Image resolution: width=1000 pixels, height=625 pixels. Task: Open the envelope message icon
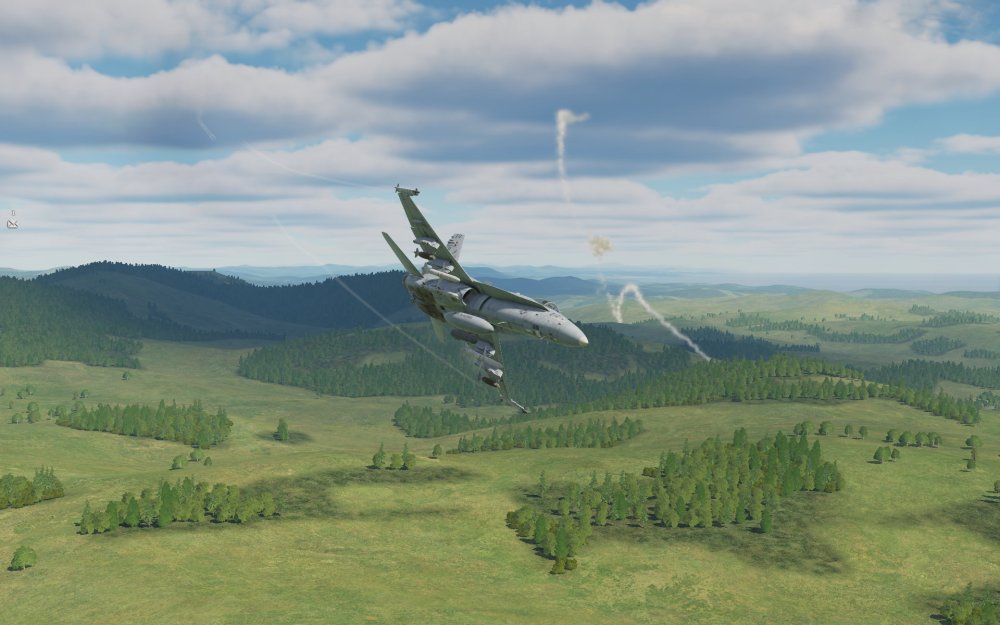pos(12,224)
